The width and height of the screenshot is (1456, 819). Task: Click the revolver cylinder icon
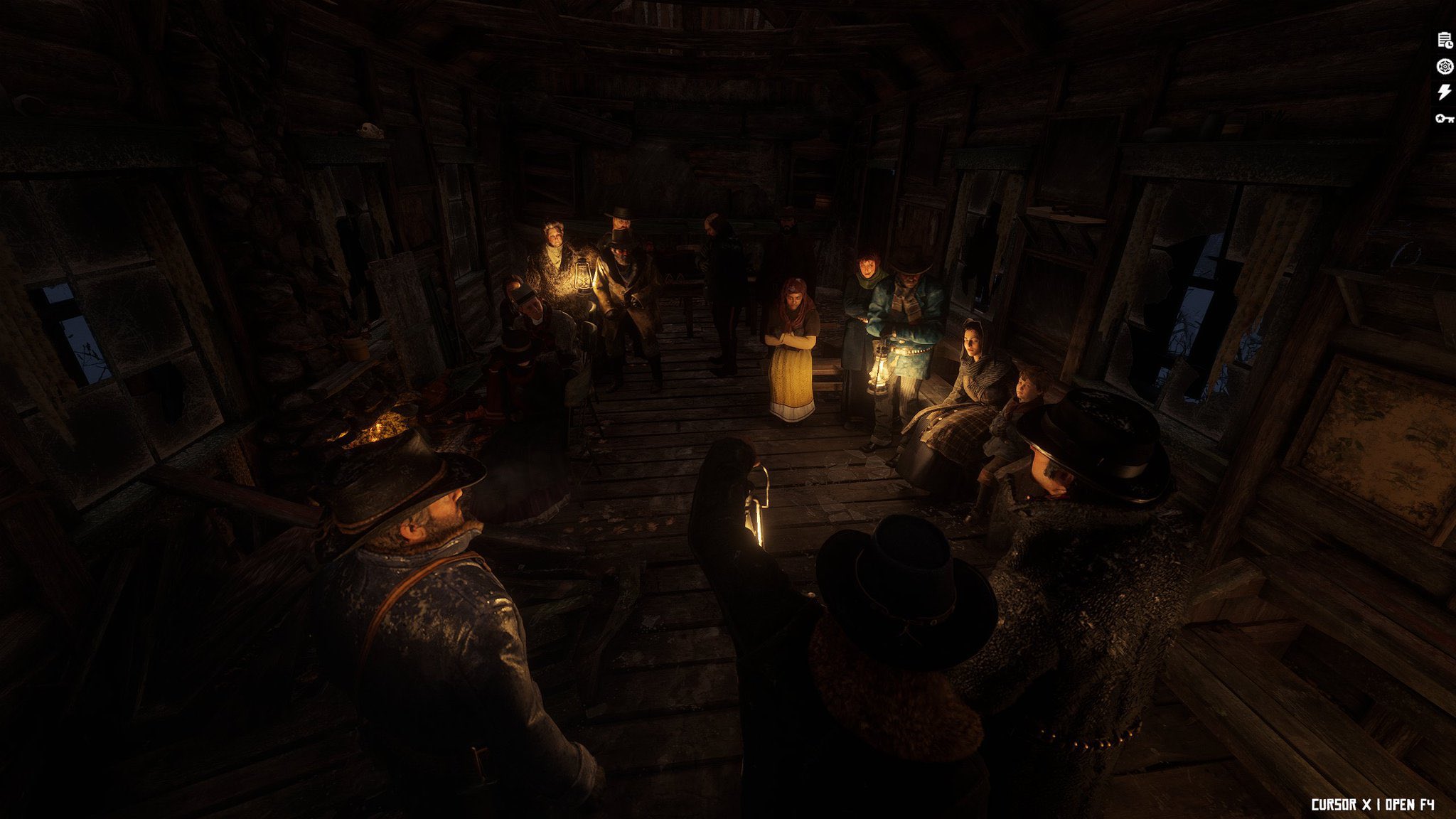pos(1445,67)
